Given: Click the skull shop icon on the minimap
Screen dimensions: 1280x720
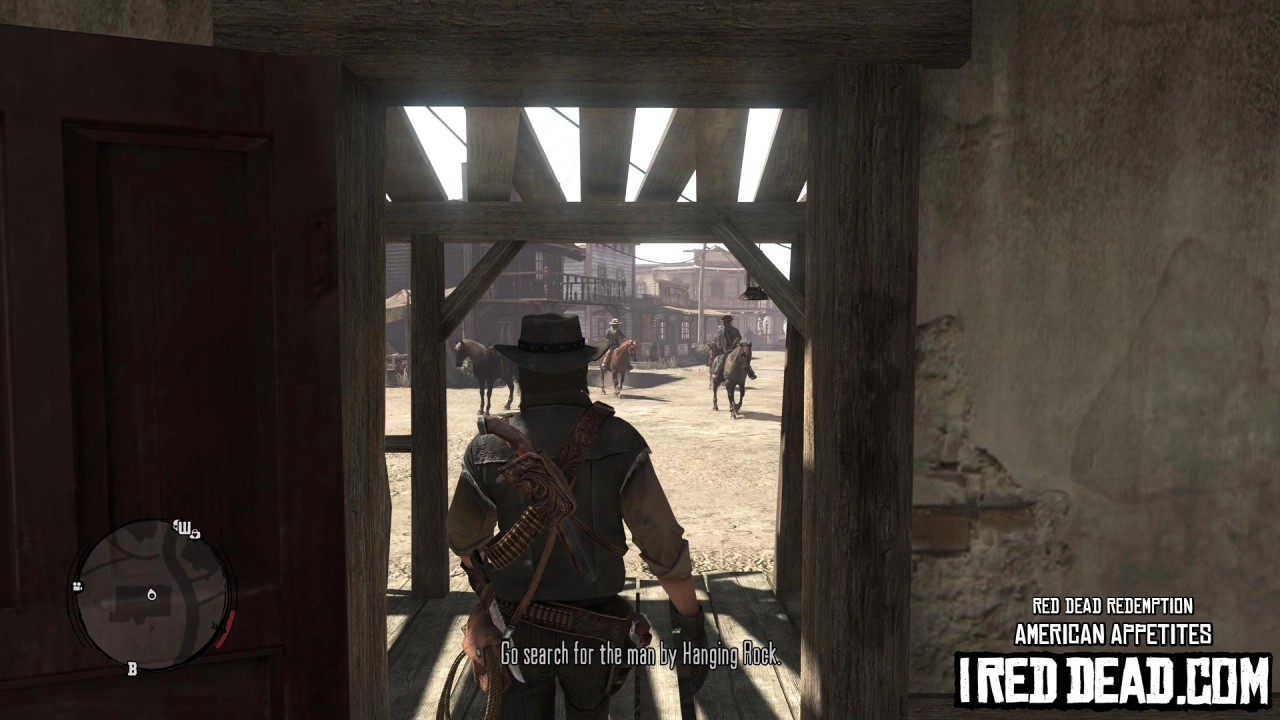Looking at the screenshot, I should click(x=176, y=526).
